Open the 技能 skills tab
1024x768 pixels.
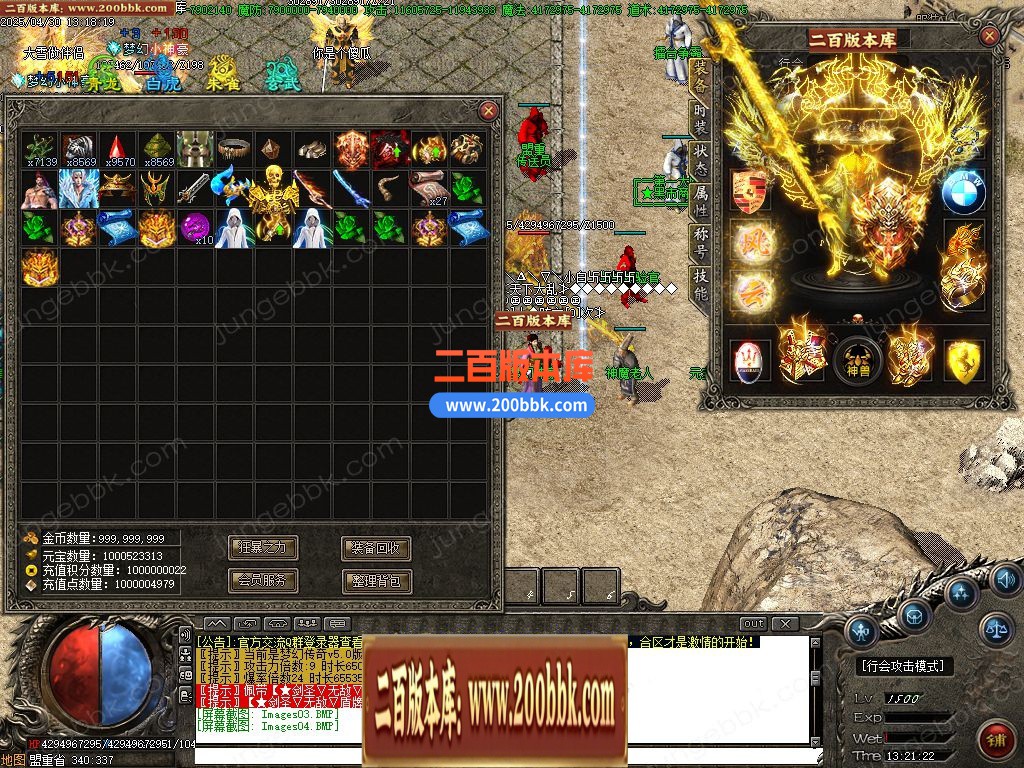tap(701, 285)
